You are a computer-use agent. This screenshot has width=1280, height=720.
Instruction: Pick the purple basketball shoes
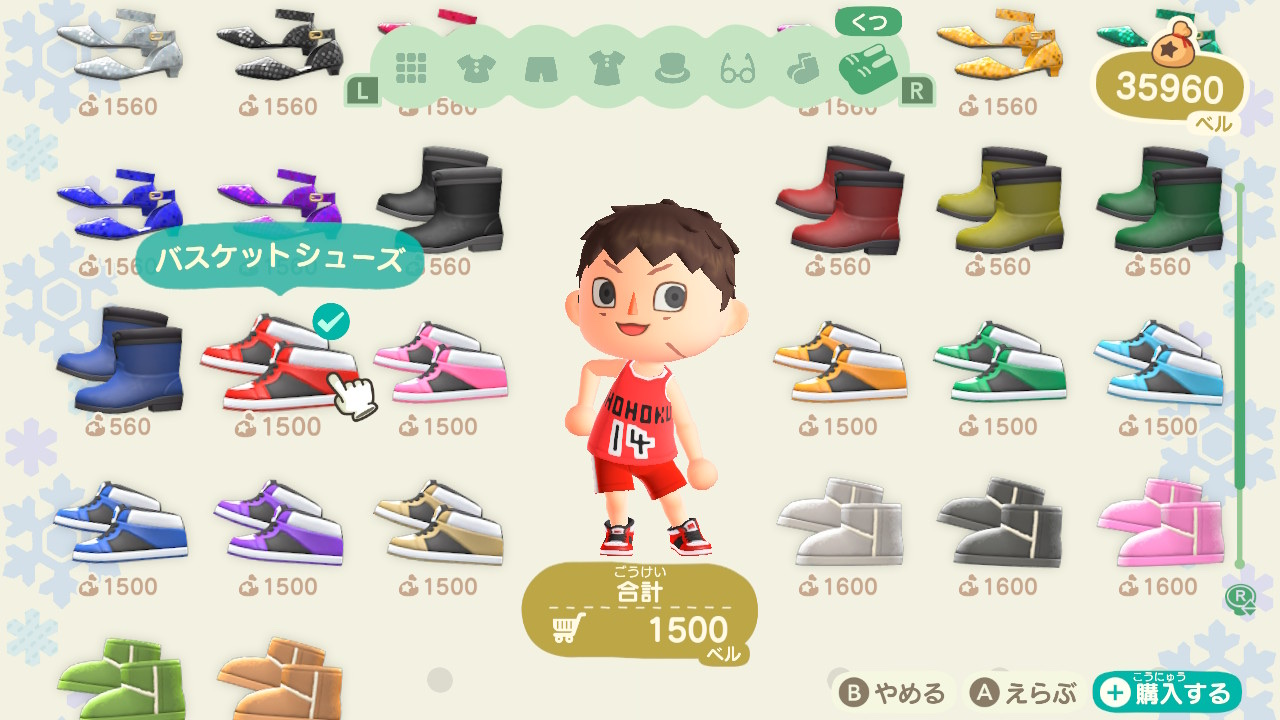(280, 520)
